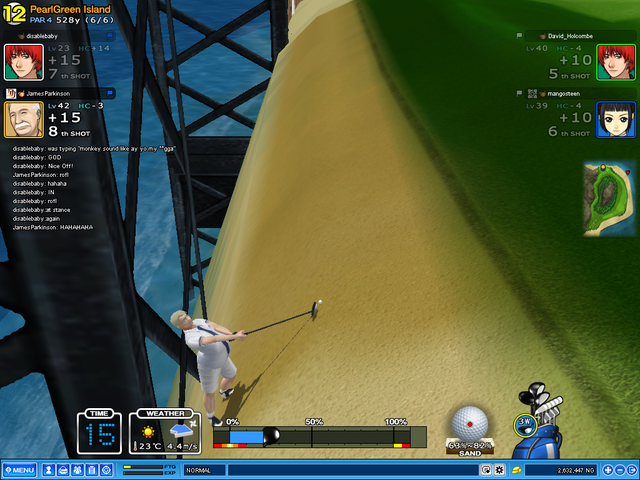
Task: Click the trash can toolbar icon
Action: [92, 470]
